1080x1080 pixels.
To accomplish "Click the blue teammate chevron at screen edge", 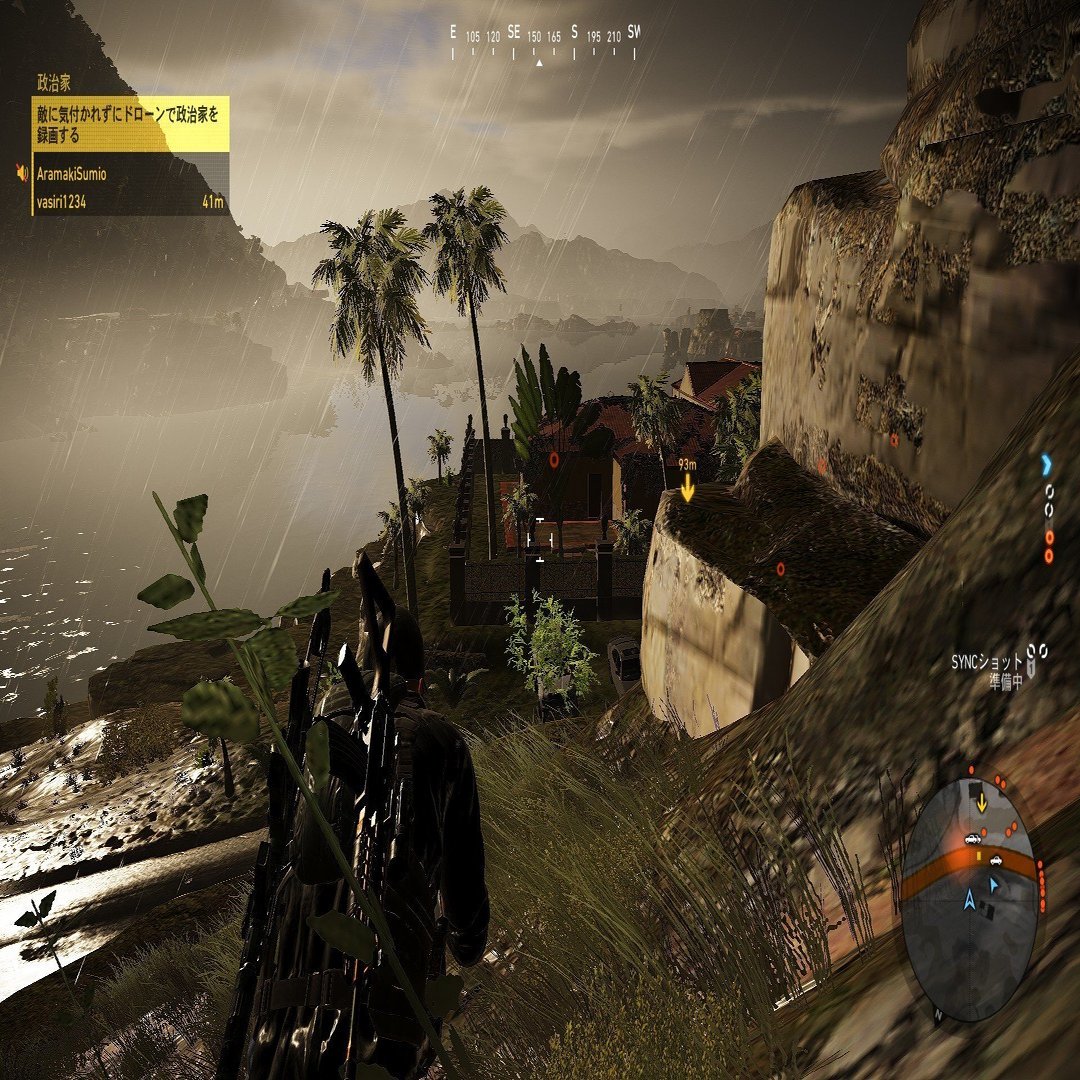I will click(x=1046, y=464).
